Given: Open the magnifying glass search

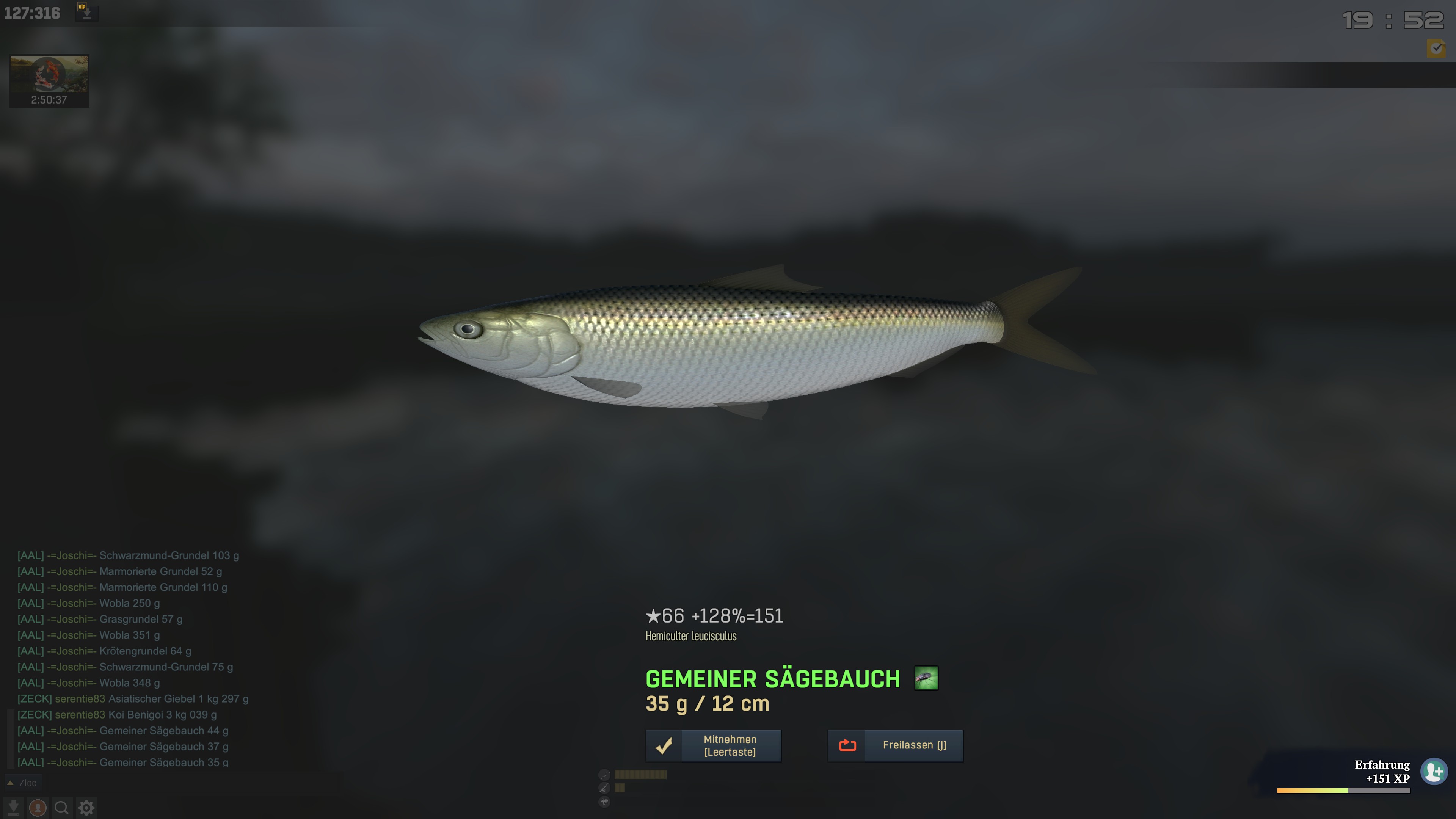Looking at the screenshot, I should (x=61, y=808).
